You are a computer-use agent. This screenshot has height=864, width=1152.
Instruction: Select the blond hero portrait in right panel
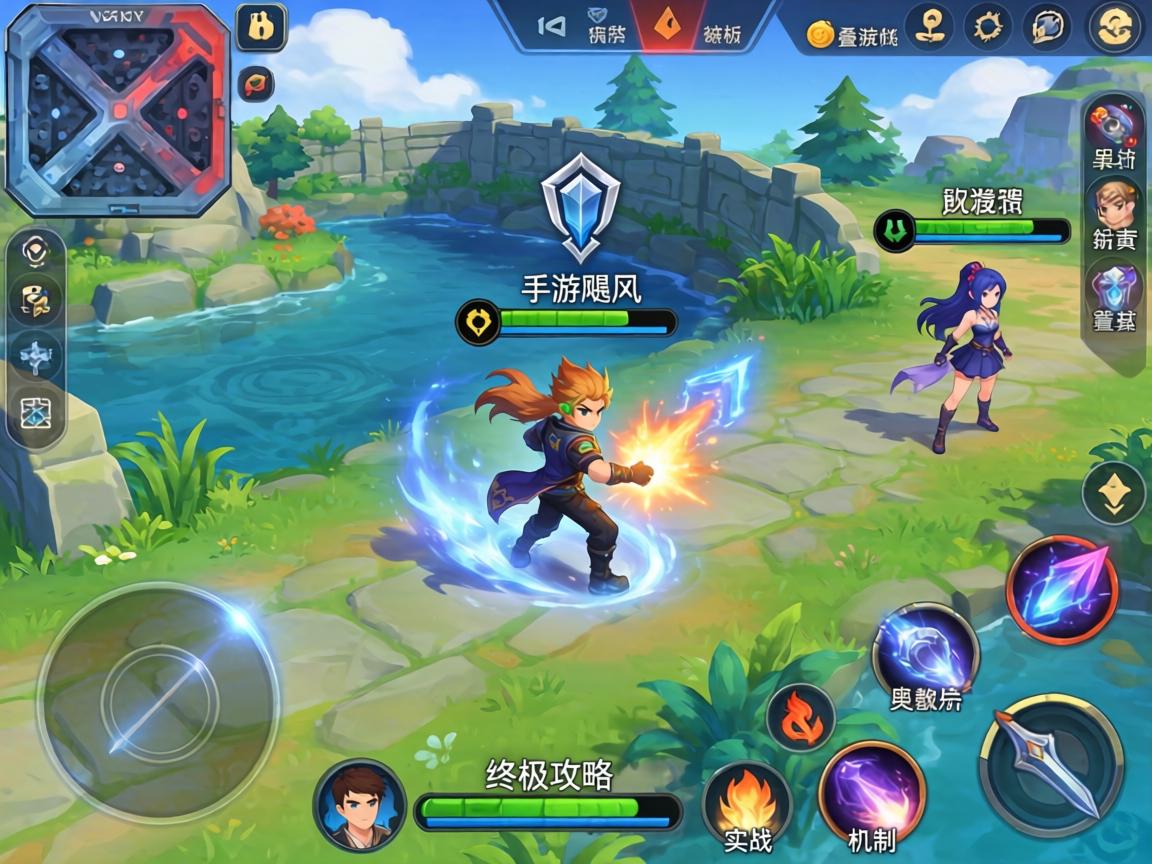(x=1114, y=205)
